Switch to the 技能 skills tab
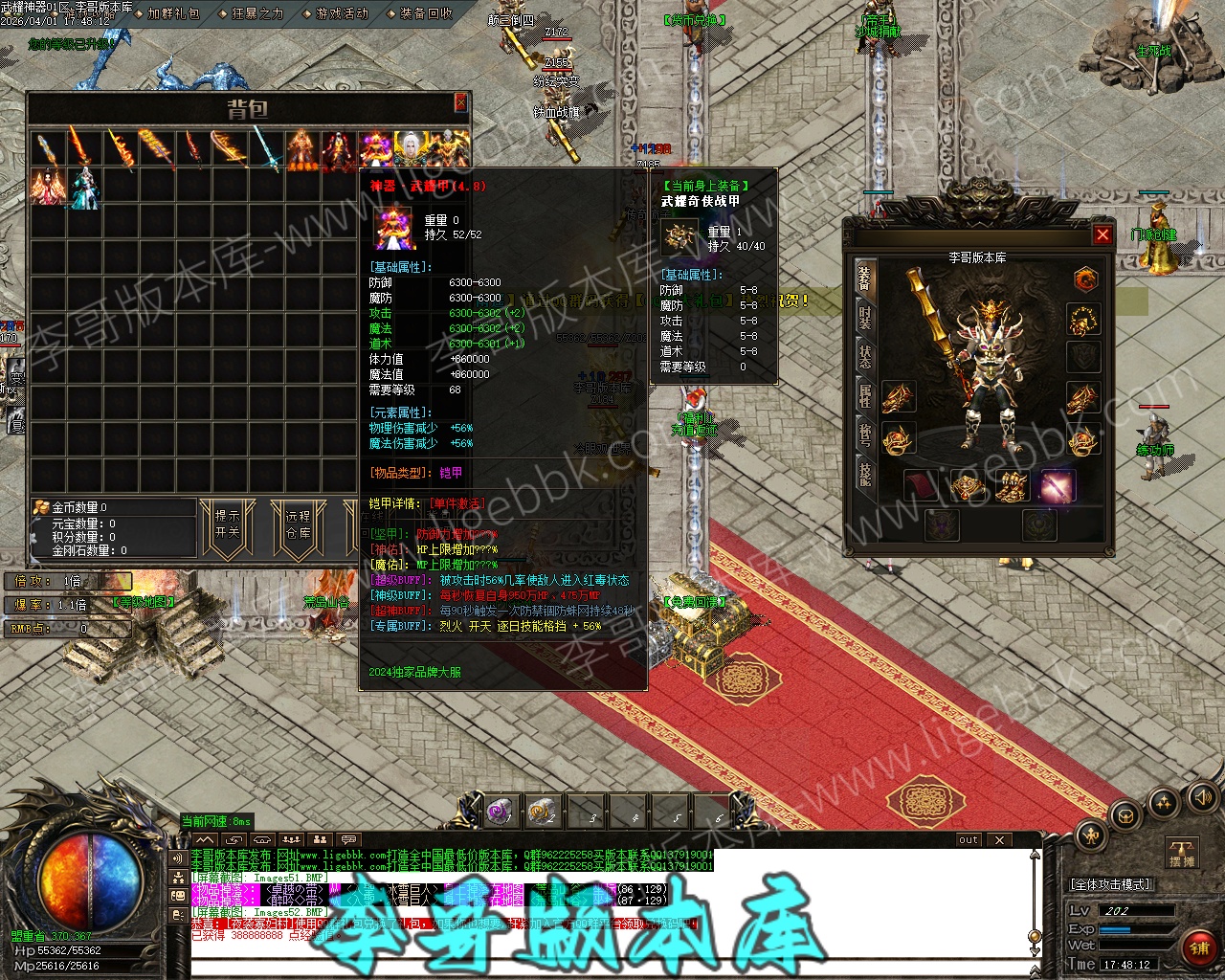 pyautogui.click(x=865, y=474)
